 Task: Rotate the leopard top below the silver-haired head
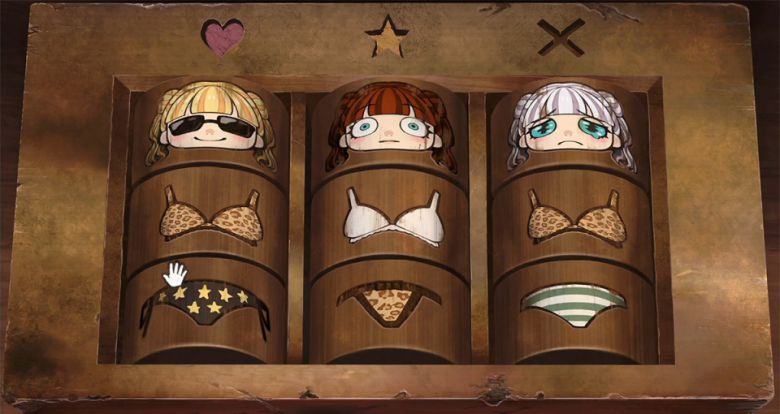[572, 220]
